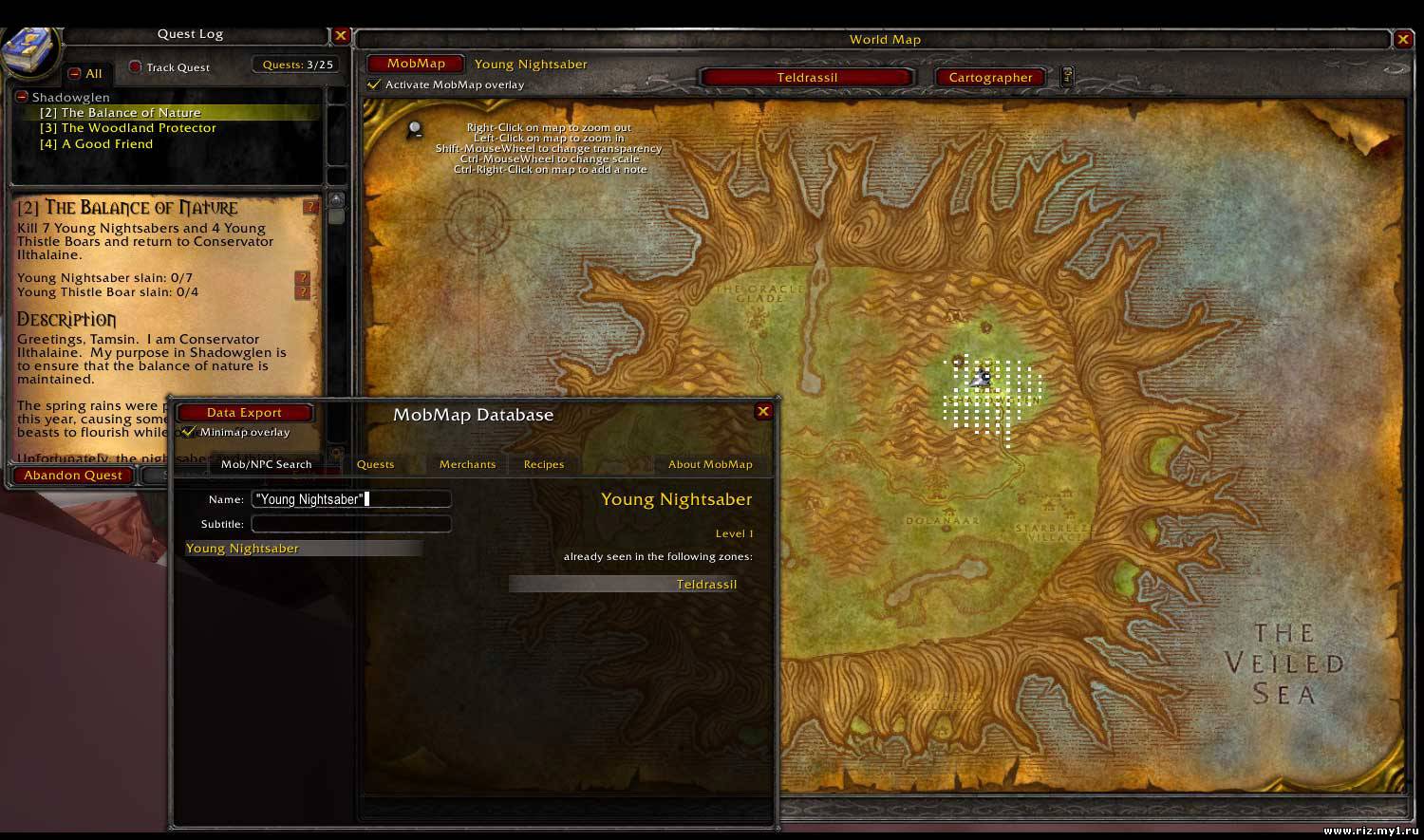The height and width of the screenshot is (840, 1424).
Task: Close the World Map window
Action: tap(1403, 39)
